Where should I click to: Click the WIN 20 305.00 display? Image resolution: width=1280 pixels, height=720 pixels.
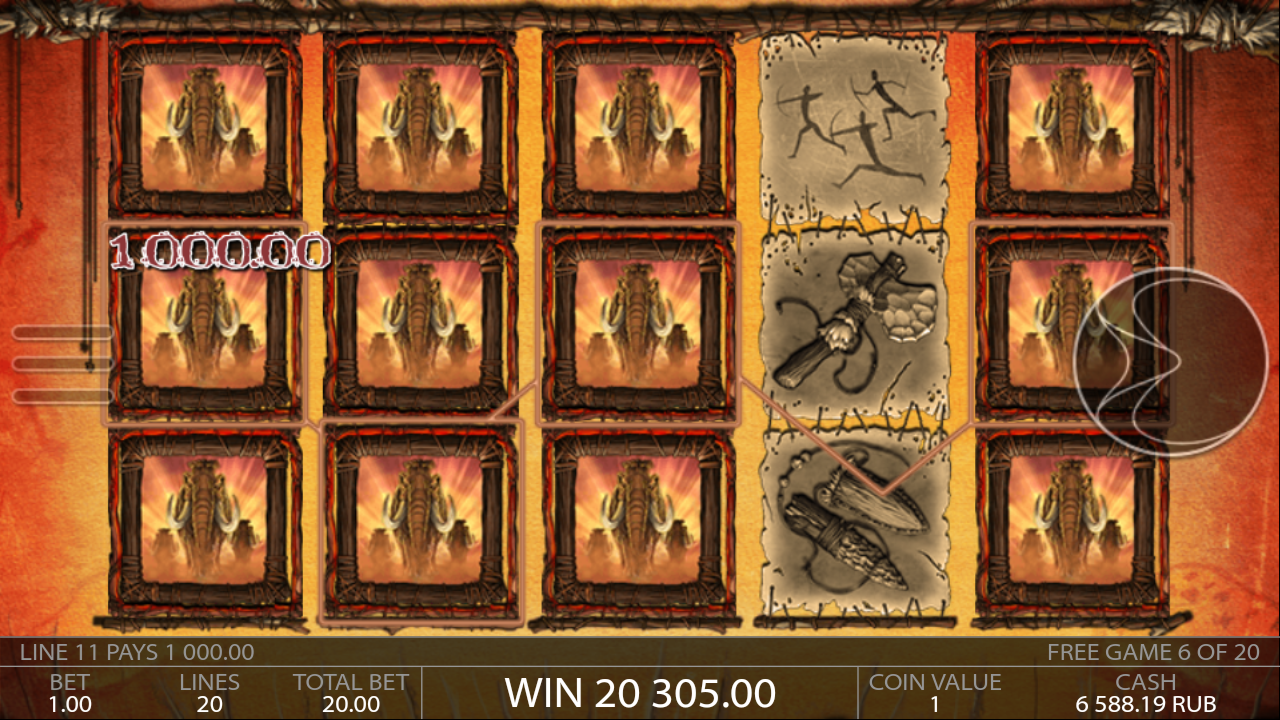click(x=641, y=692)
